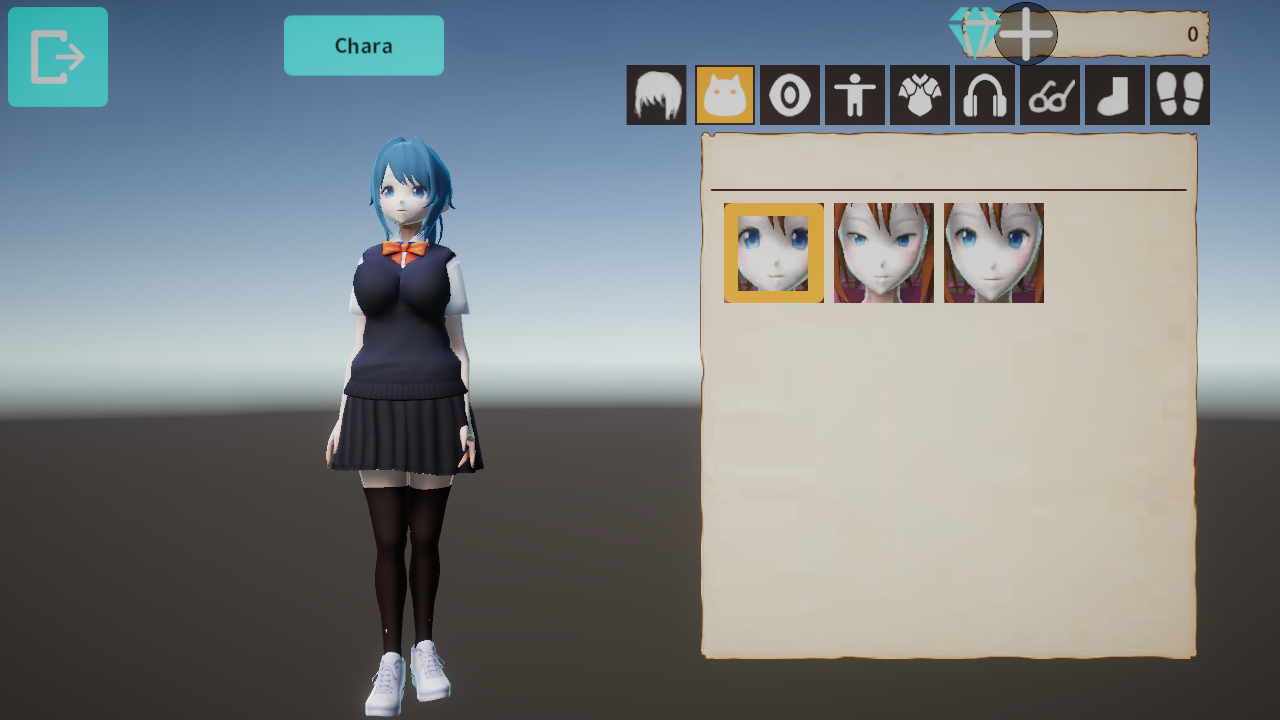Switch back to the highlighted face category tab

(724, 95)
